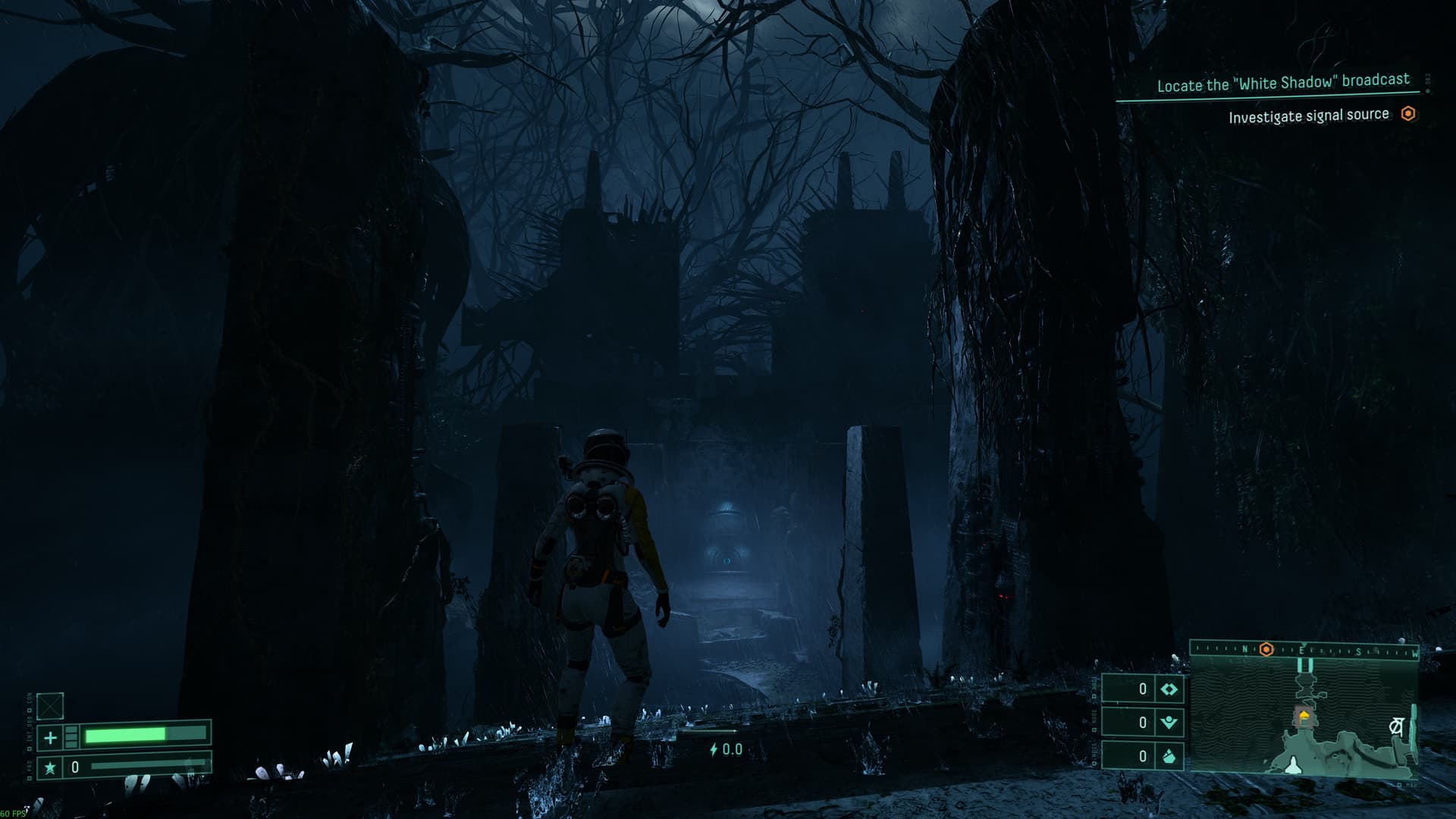Screen dimensions: 1456x819
Task: Select the alien glyph marker on the minimap
Action: (1396, 726)
